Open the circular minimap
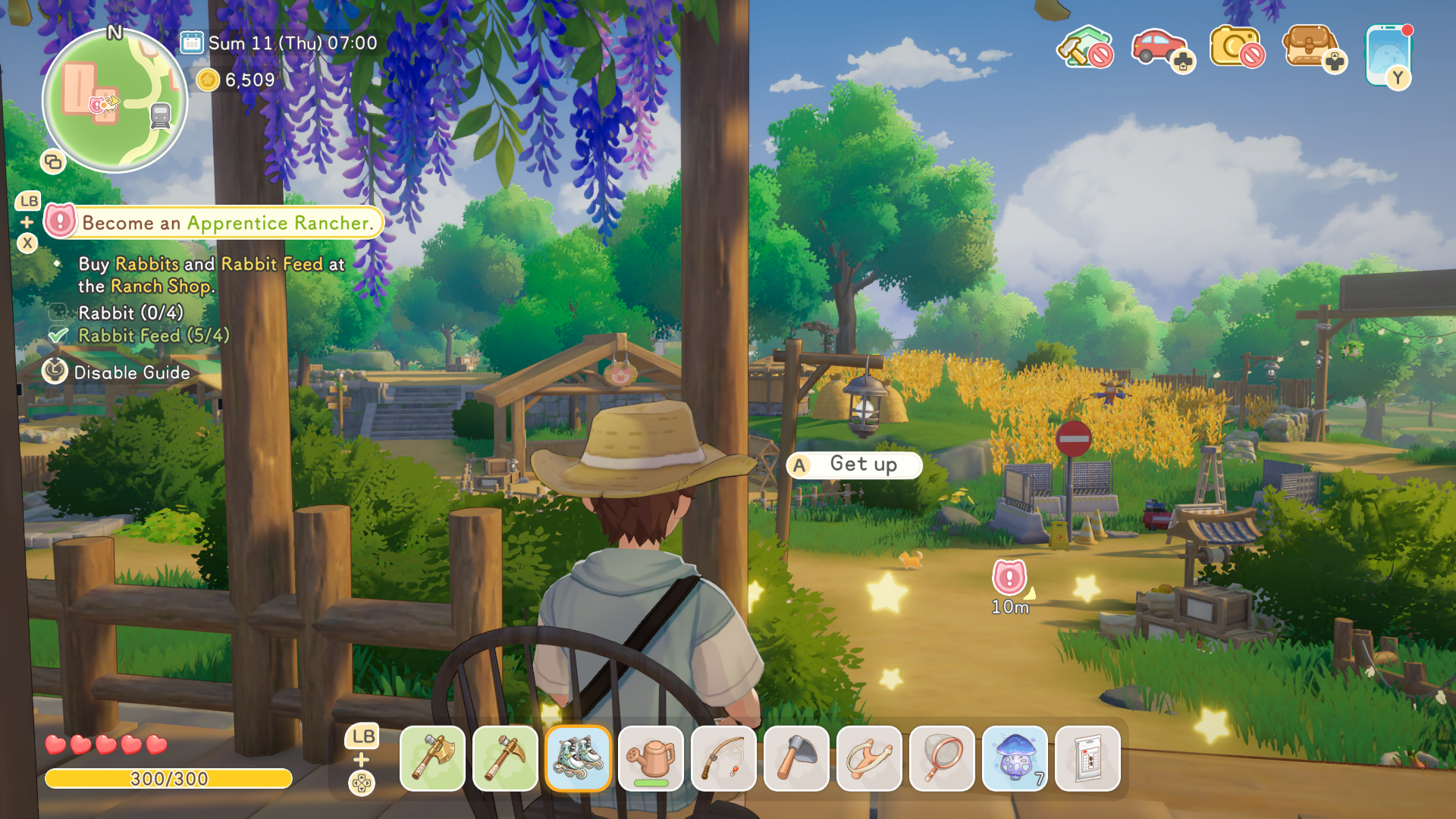 tap(115, 101)
